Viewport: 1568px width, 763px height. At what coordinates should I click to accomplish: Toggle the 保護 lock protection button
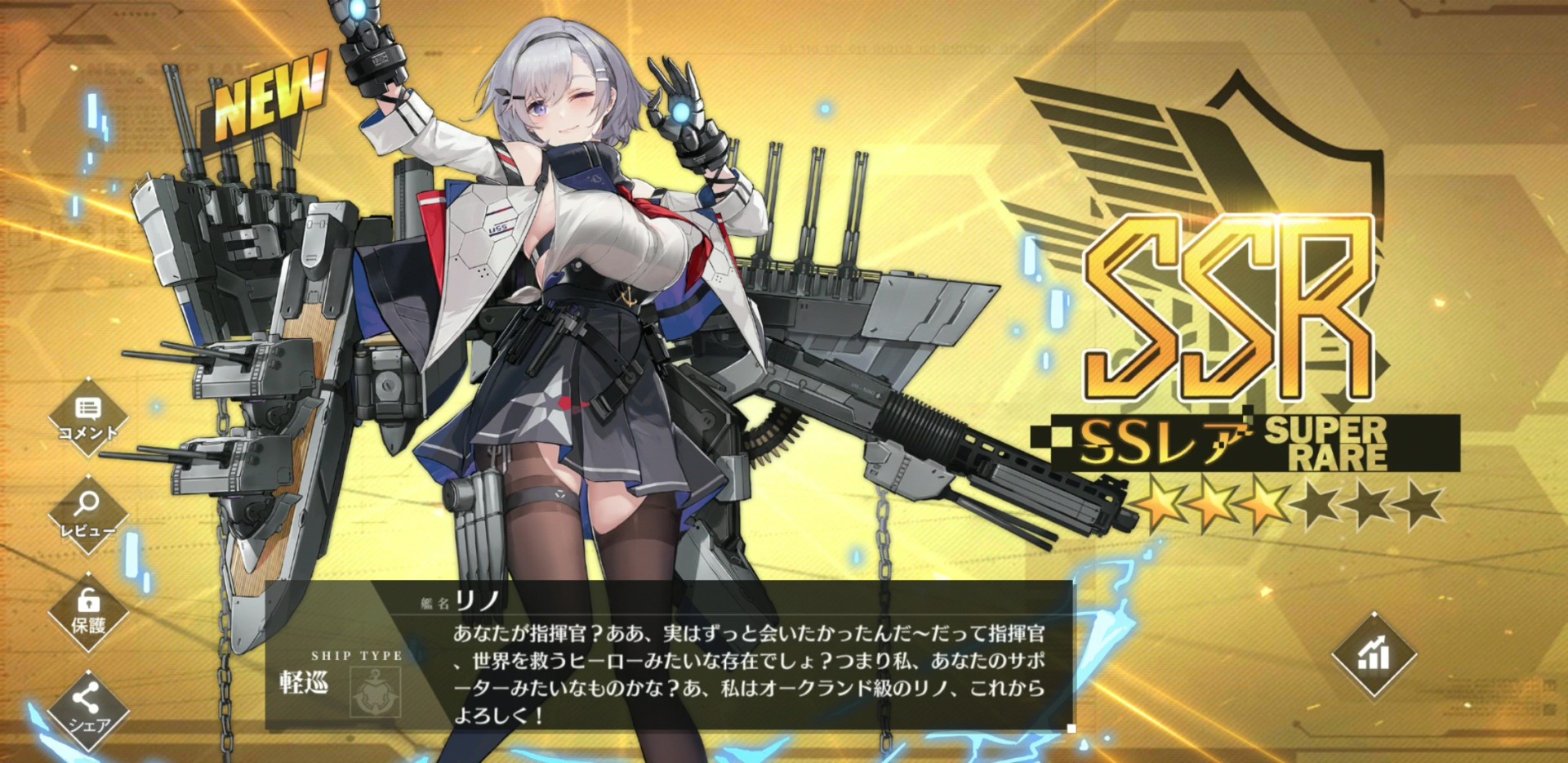tap(88, 612)
